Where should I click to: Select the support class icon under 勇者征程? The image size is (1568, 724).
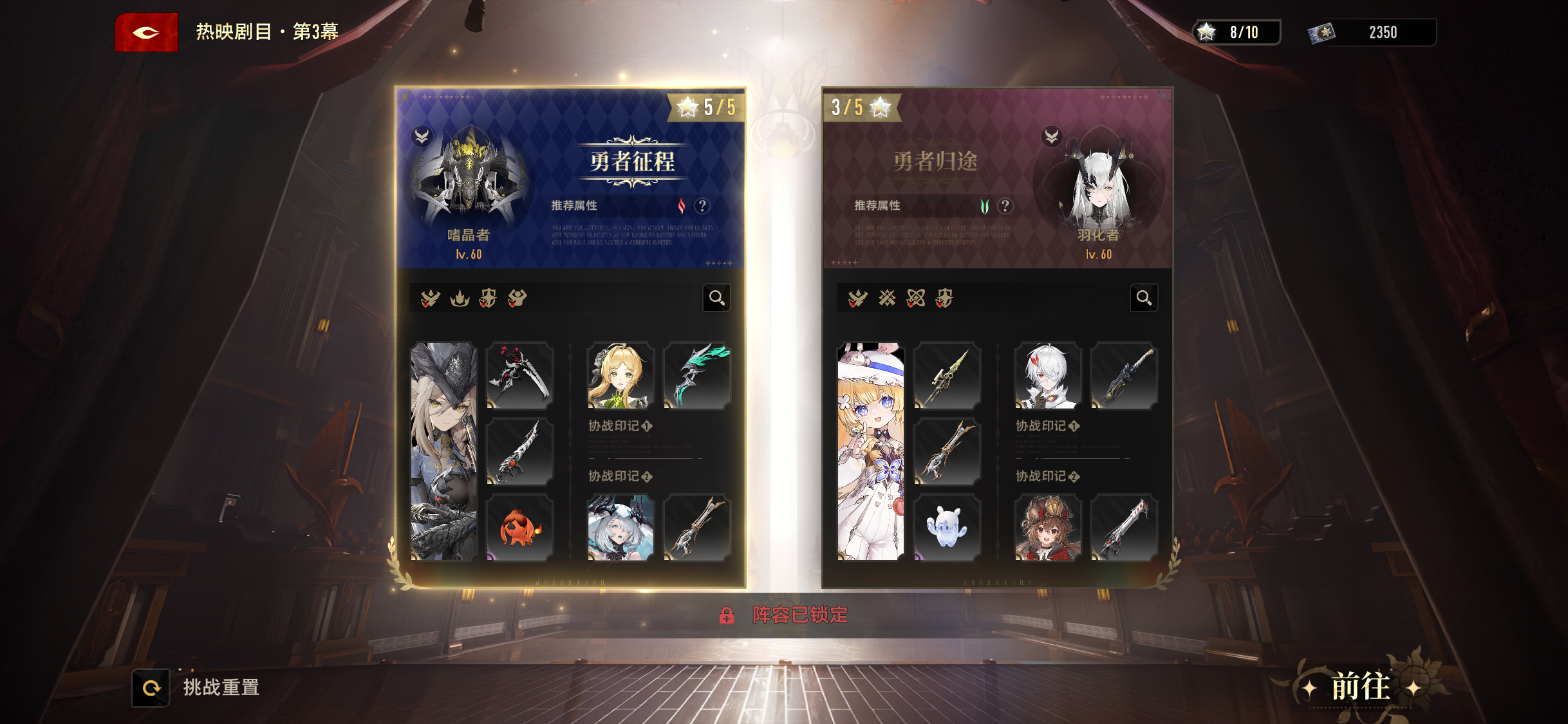(518, 299)
